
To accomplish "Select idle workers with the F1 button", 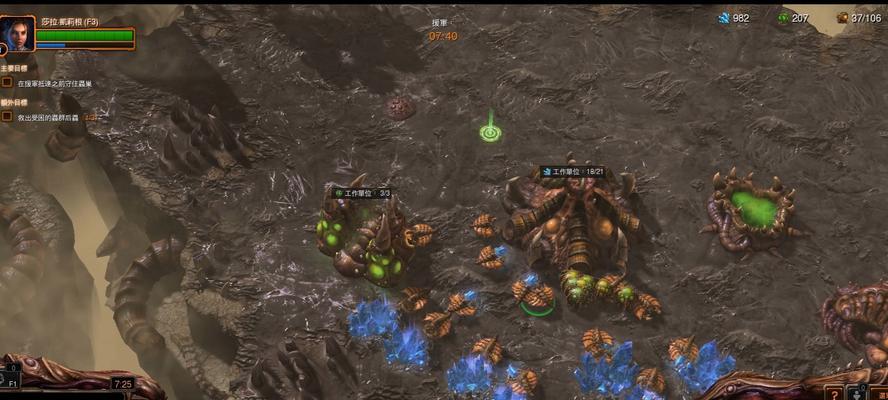I will point(13,382).
